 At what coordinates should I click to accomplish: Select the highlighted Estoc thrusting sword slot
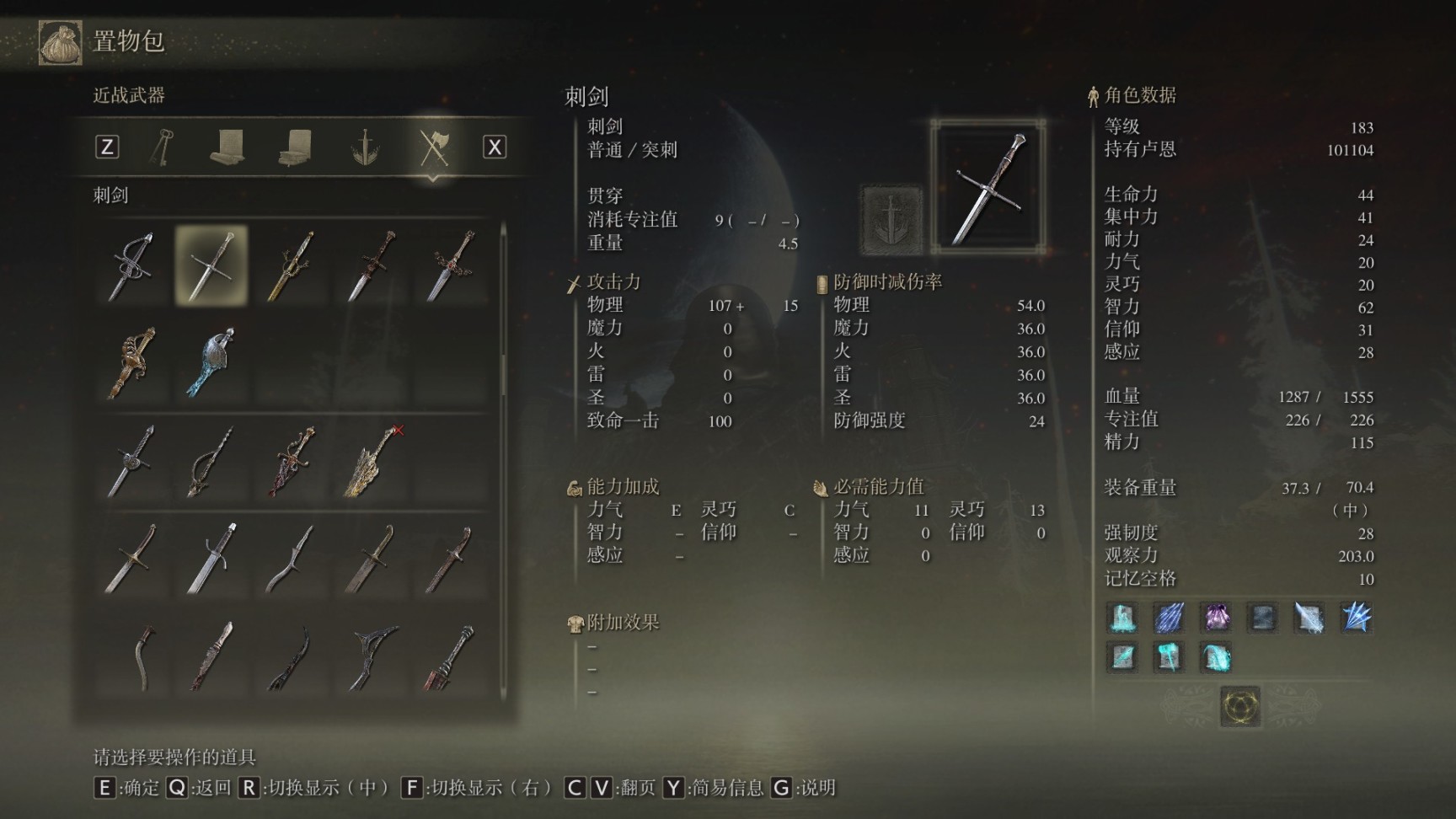[x=211, y=265]
